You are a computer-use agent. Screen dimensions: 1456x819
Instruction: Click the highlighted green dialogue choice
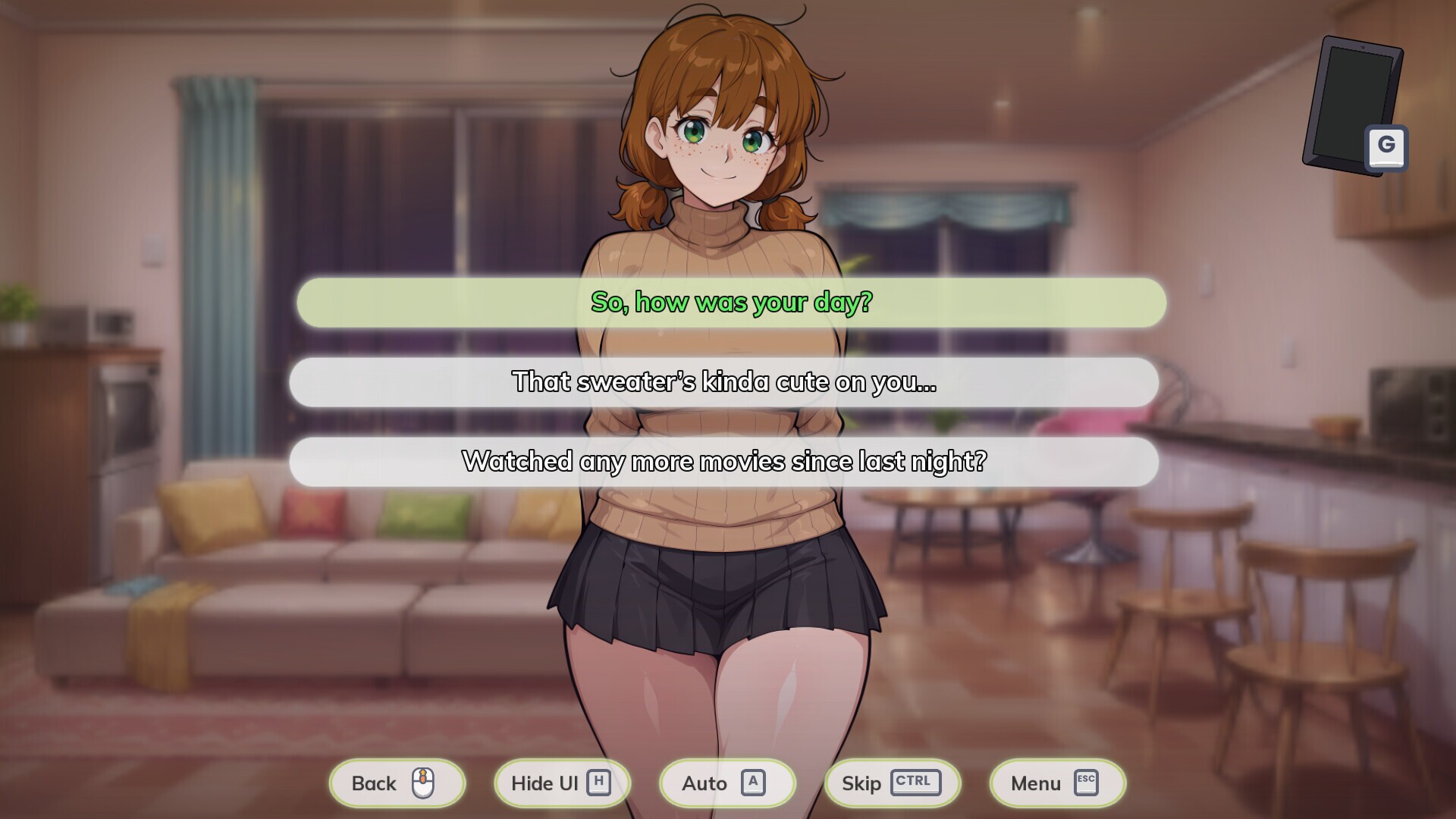tap(731, 303)
